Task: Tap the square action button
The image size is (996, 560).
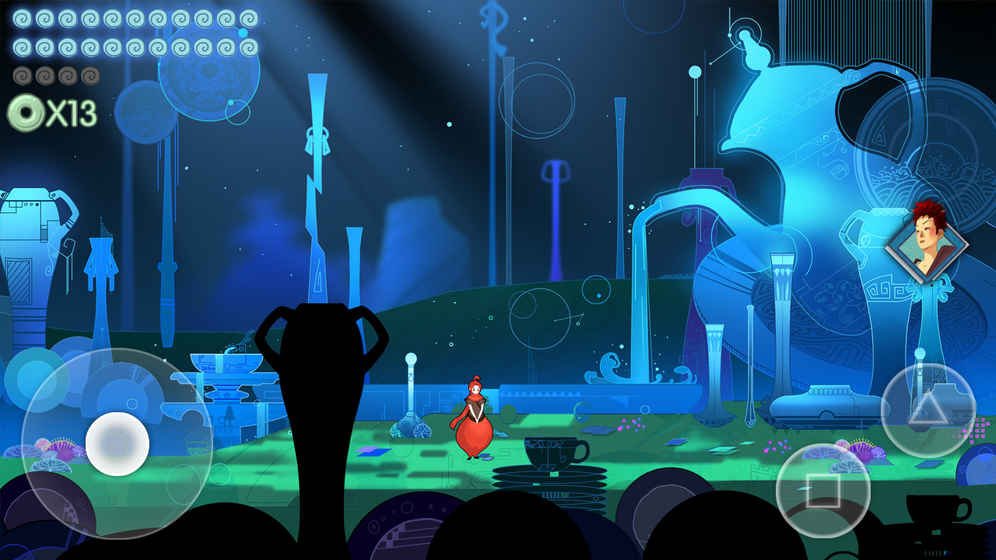Action: click(822, 490)
